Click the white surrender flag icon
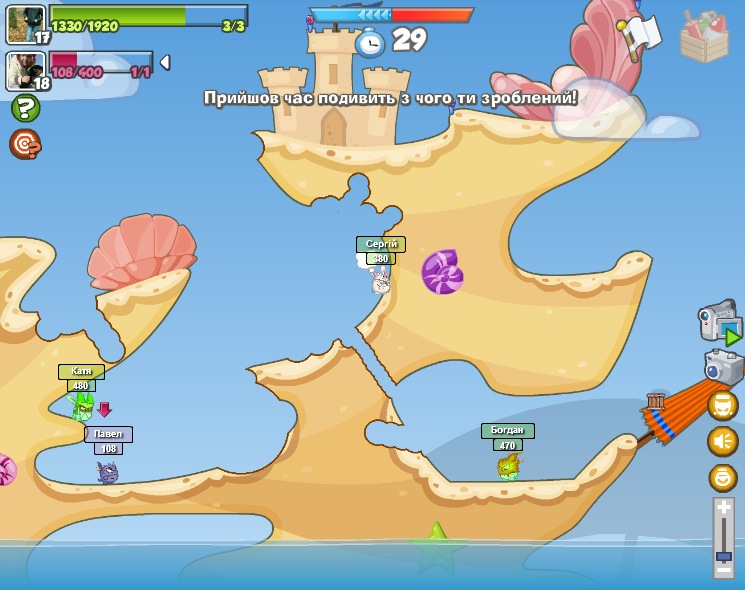 [638, 35]
